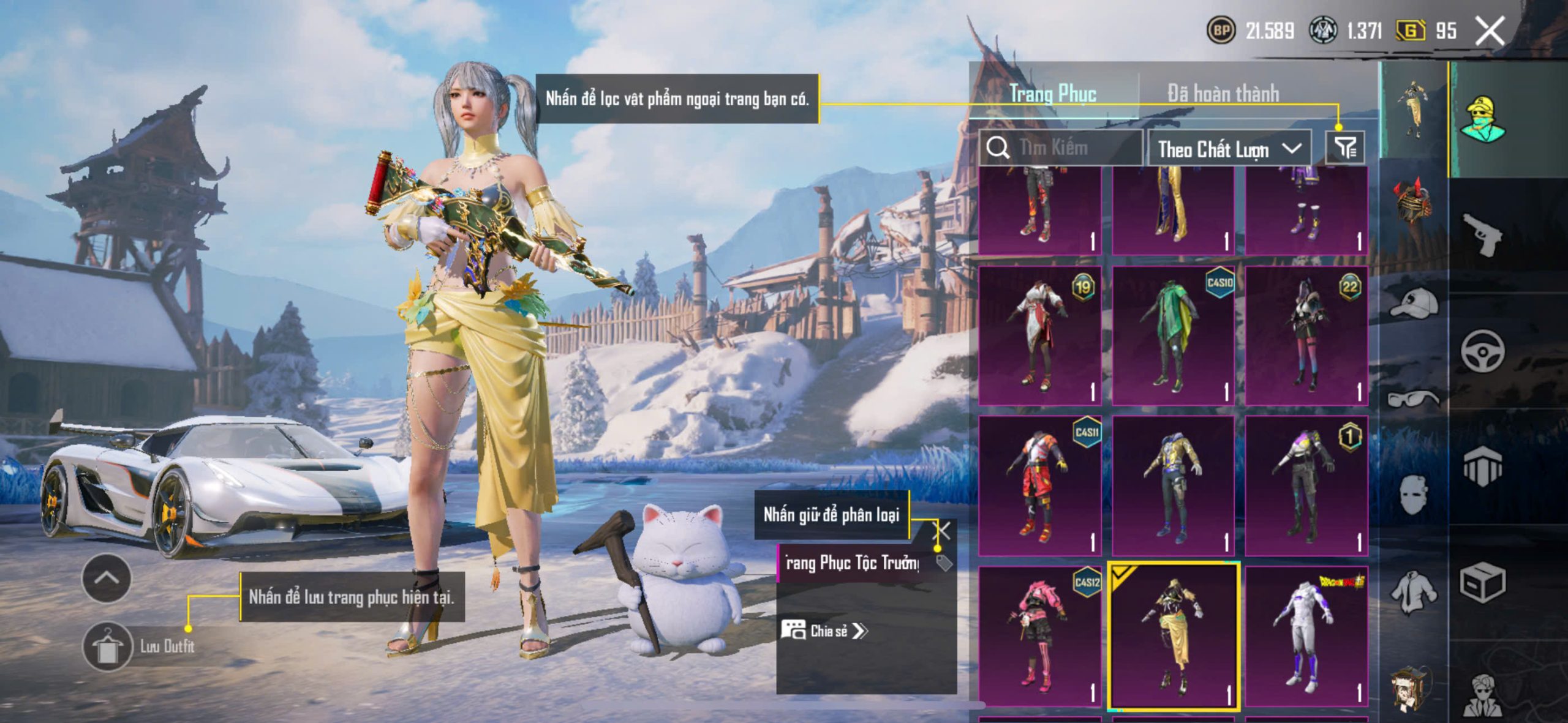Open the Đã hoàn thành tab
This screenshot has width=1568, height=723.
coord(1223,94)
